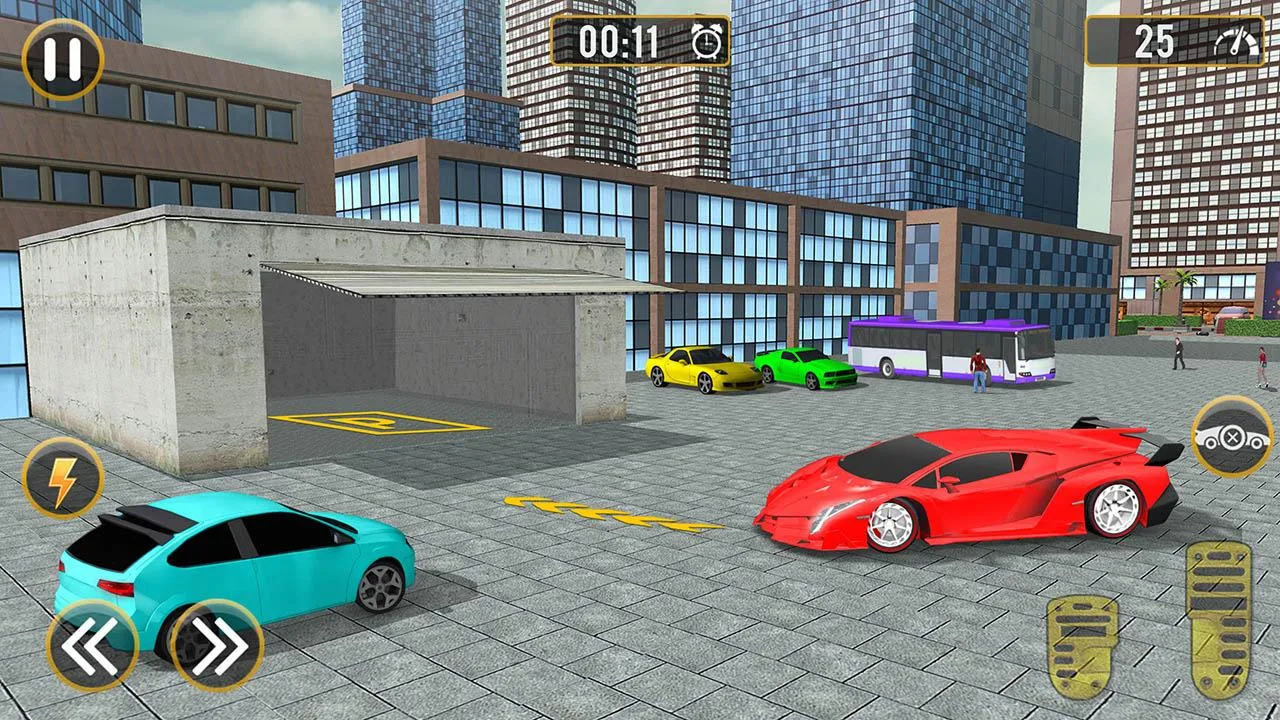The height and width of the screenshot is (720, 1280).
Task: Tap the car brake icon button
Action: point(1231,437)
